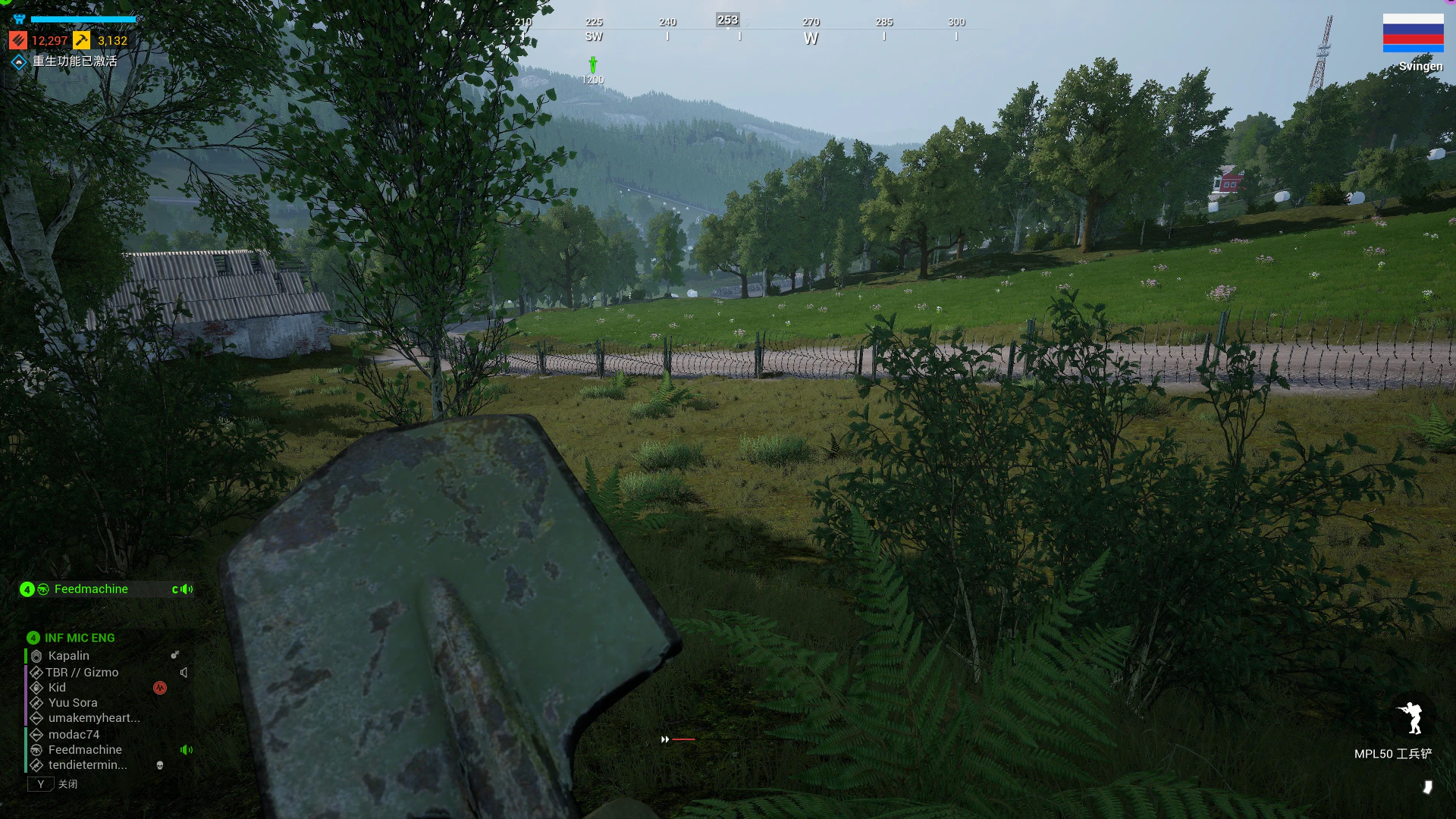Screen dimensions: 1456x819
Task: Click the red role icon beside Kid
Action: pyautogui.click(x=160, y=688)
